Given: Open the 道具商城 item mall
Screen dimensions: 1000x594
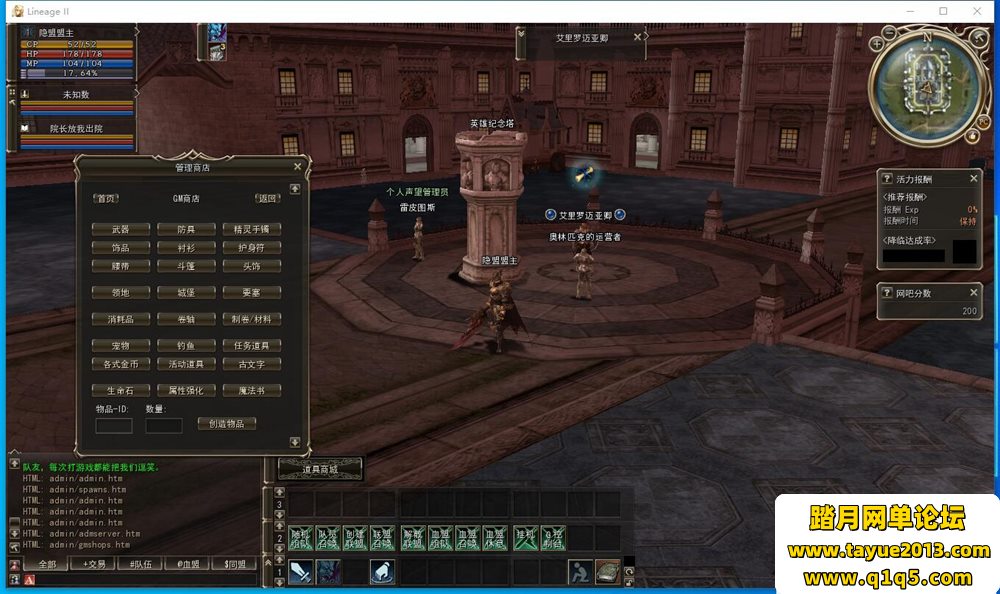Looking at the screenshot, I should (320, 468).
